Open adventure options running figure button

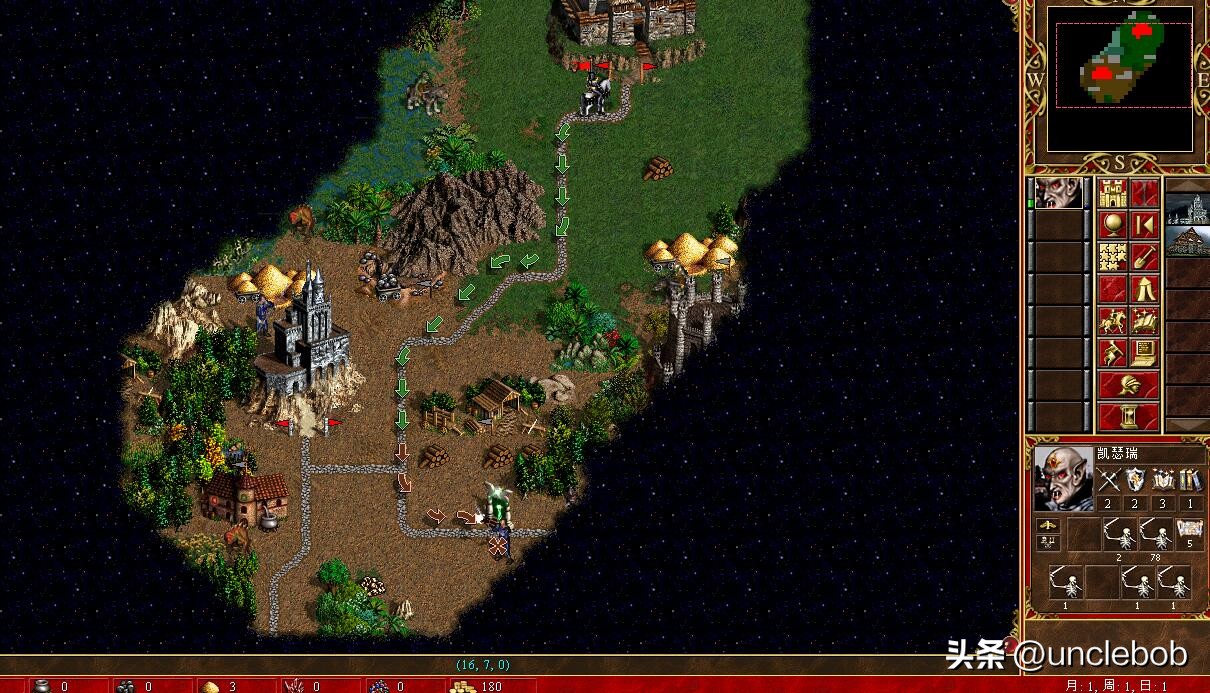(1113, 353)
